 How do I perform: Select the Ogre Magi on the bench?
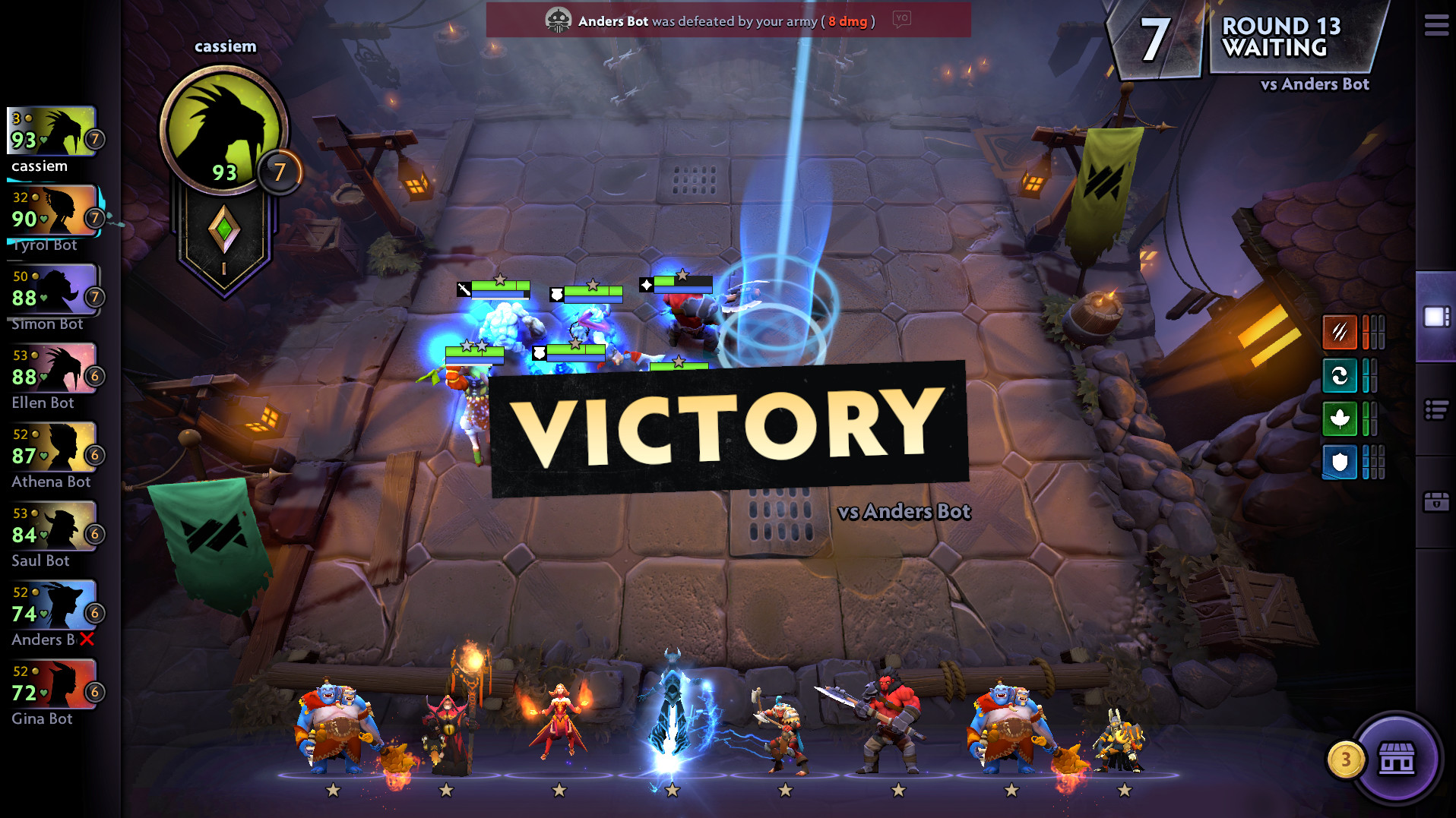(x=334, y=722)
